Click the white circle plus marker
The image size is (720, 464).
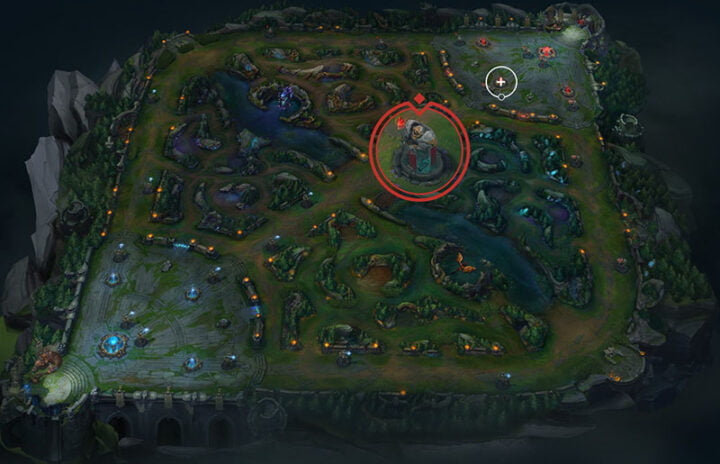point(500,83)
